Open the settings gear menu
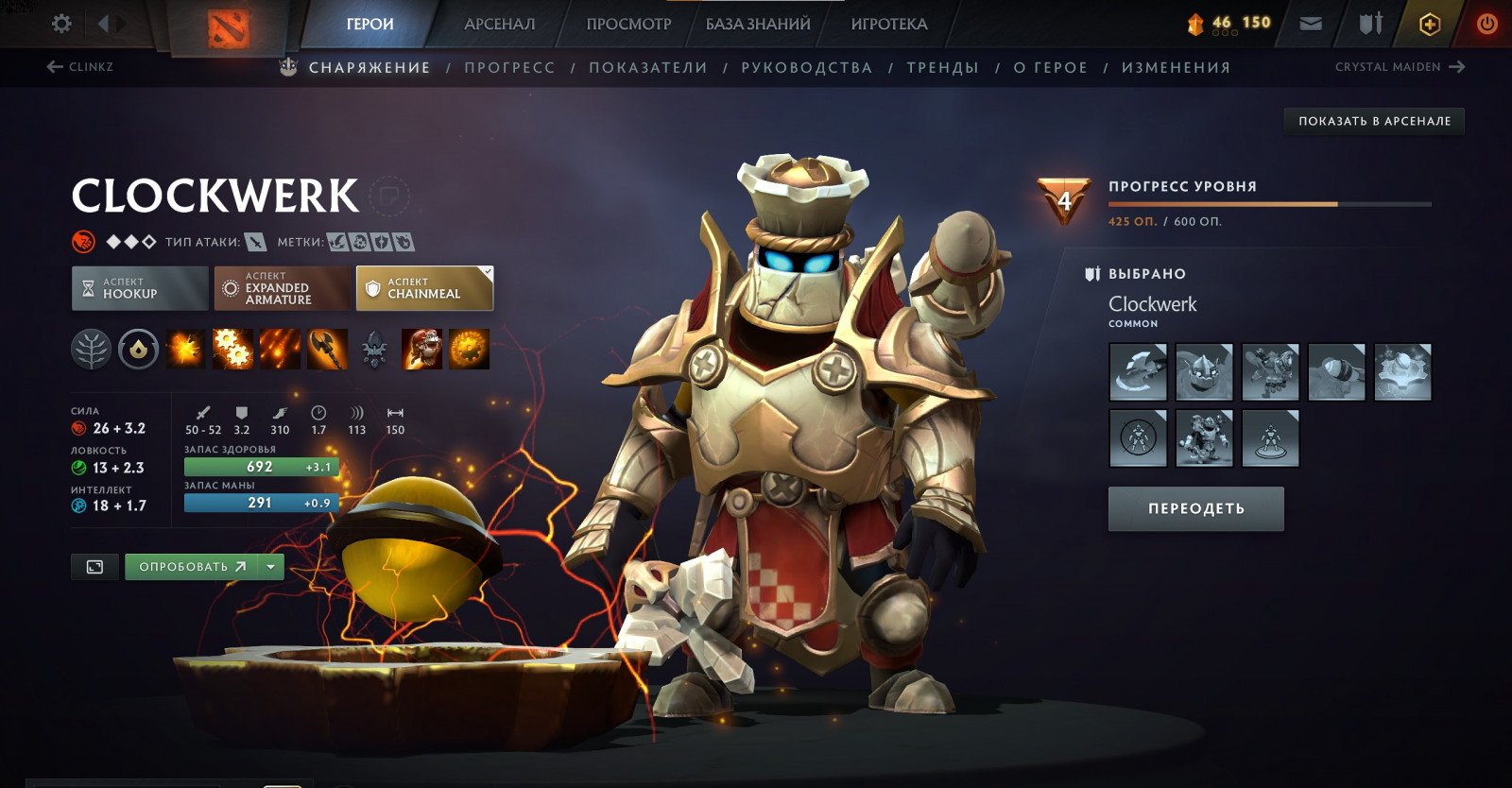 click(x=61, y=24)
